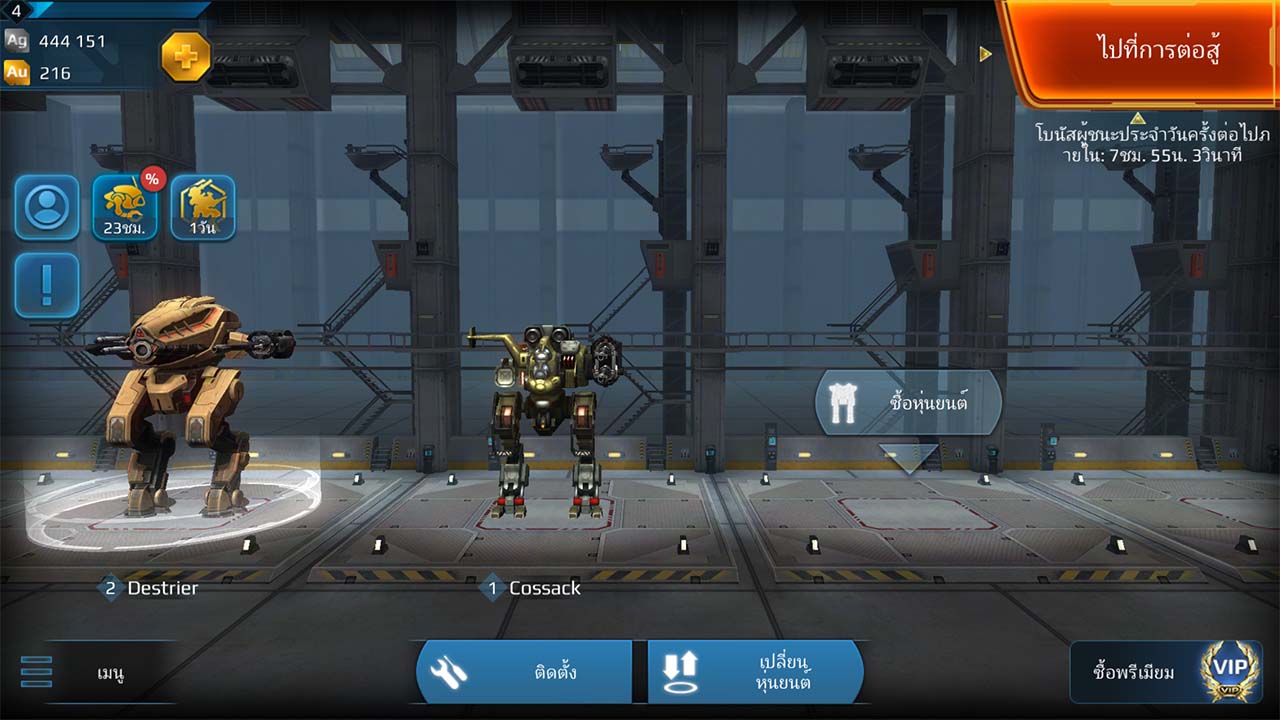
Task: Start battle with the orange ไปที่การต่อสู้ button
Action: 1145,50
